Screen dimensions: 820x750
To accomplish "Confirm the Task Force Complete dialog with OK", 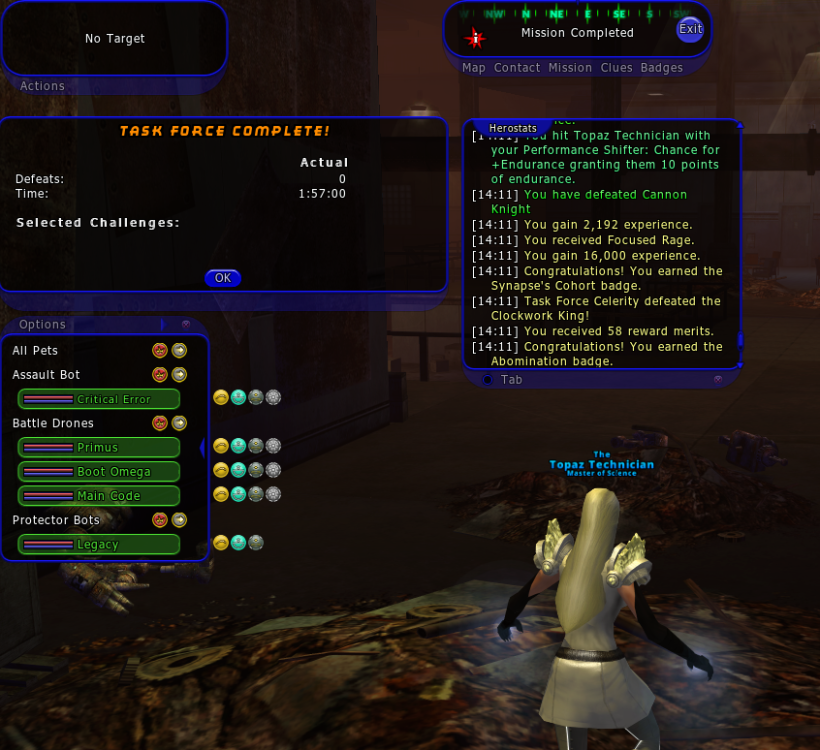I will tap(222, 278).
